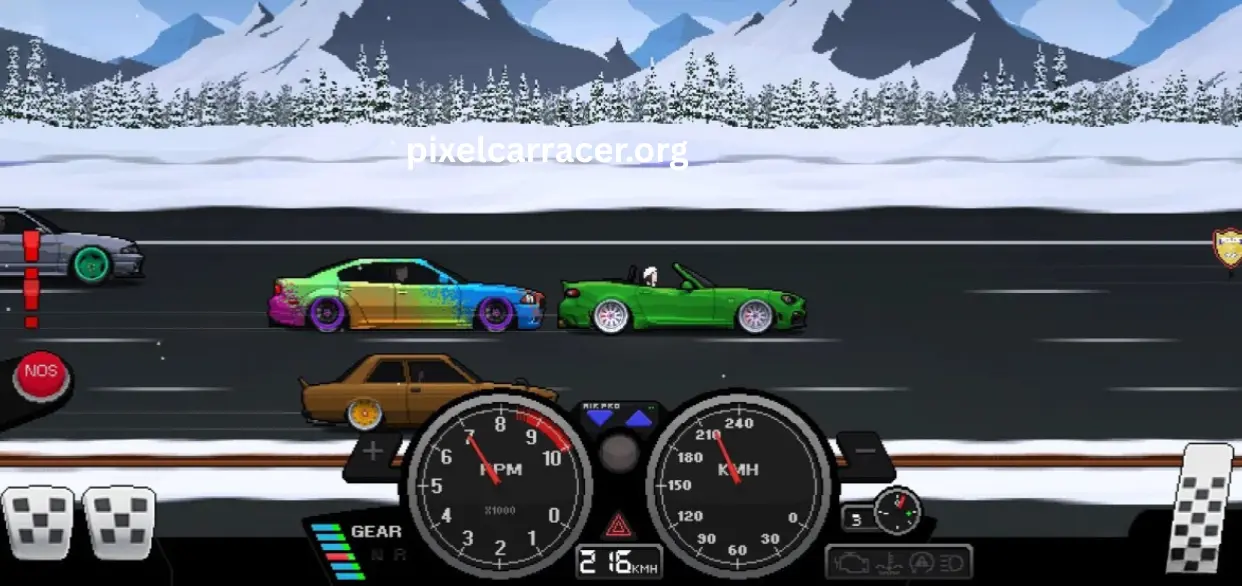Toggle the red hazard triangle
The image size is (1242, 586).
tap(618, 524)
